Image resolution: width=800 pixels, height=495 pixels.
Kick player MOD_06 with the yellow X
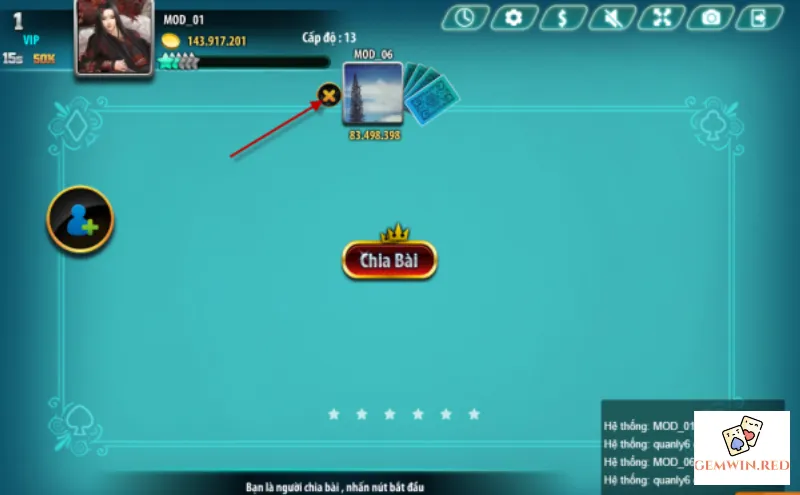(329, 96)
